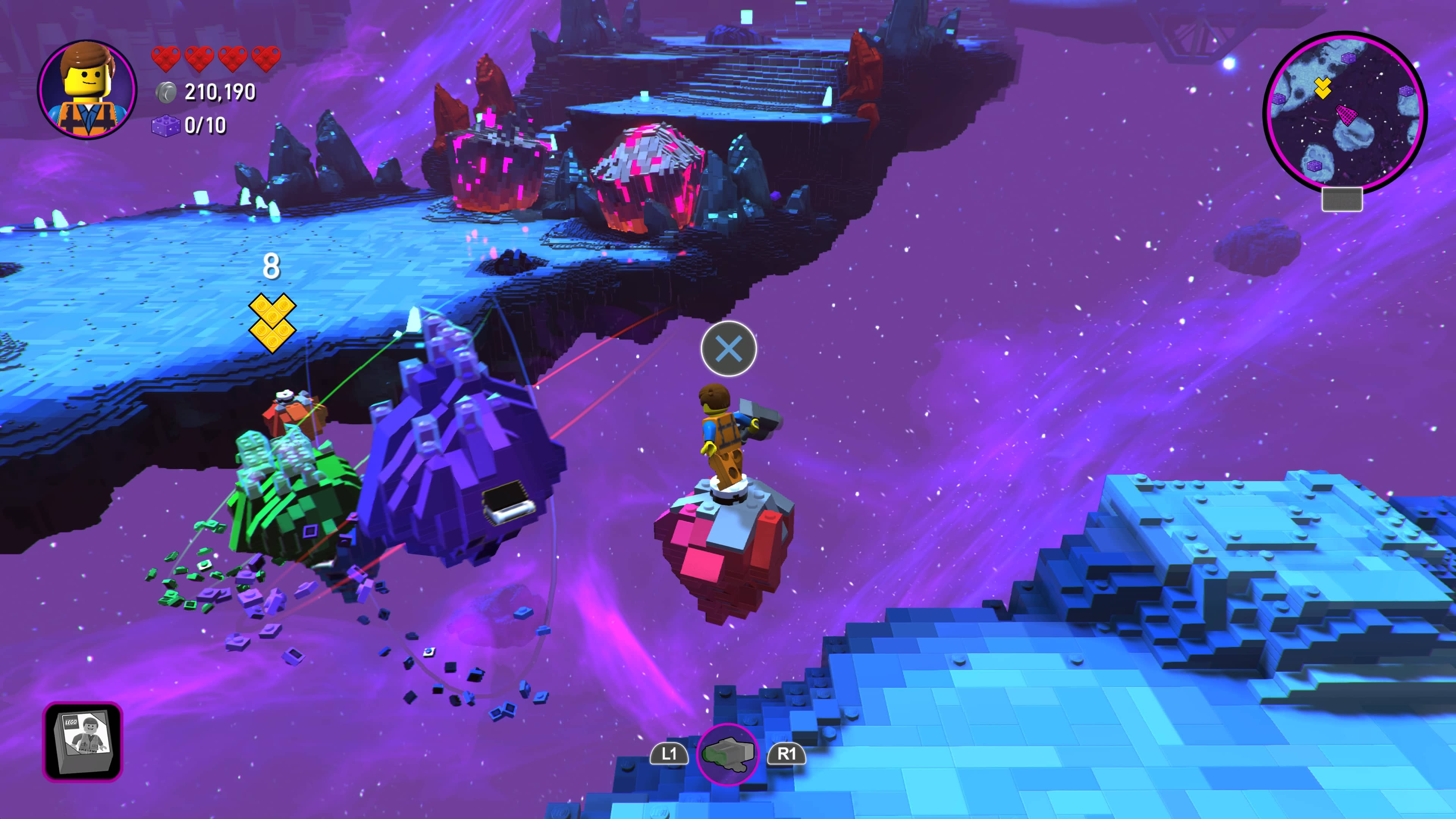Click the yellow heart quest marker

272,322
